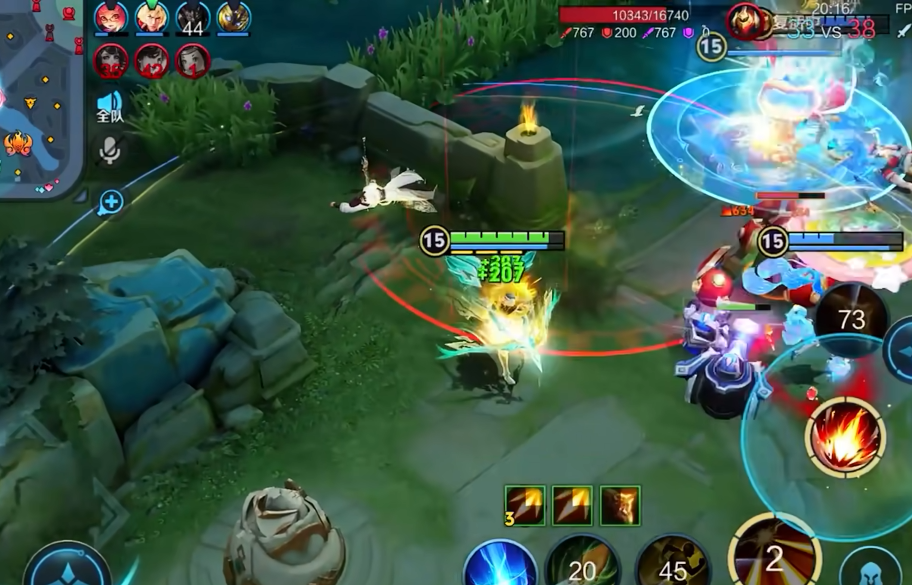Image resolution: width=912 pixels, height=585 pixels.
Task: Activate the blue lightning skill
Action: tap(500, 565)
